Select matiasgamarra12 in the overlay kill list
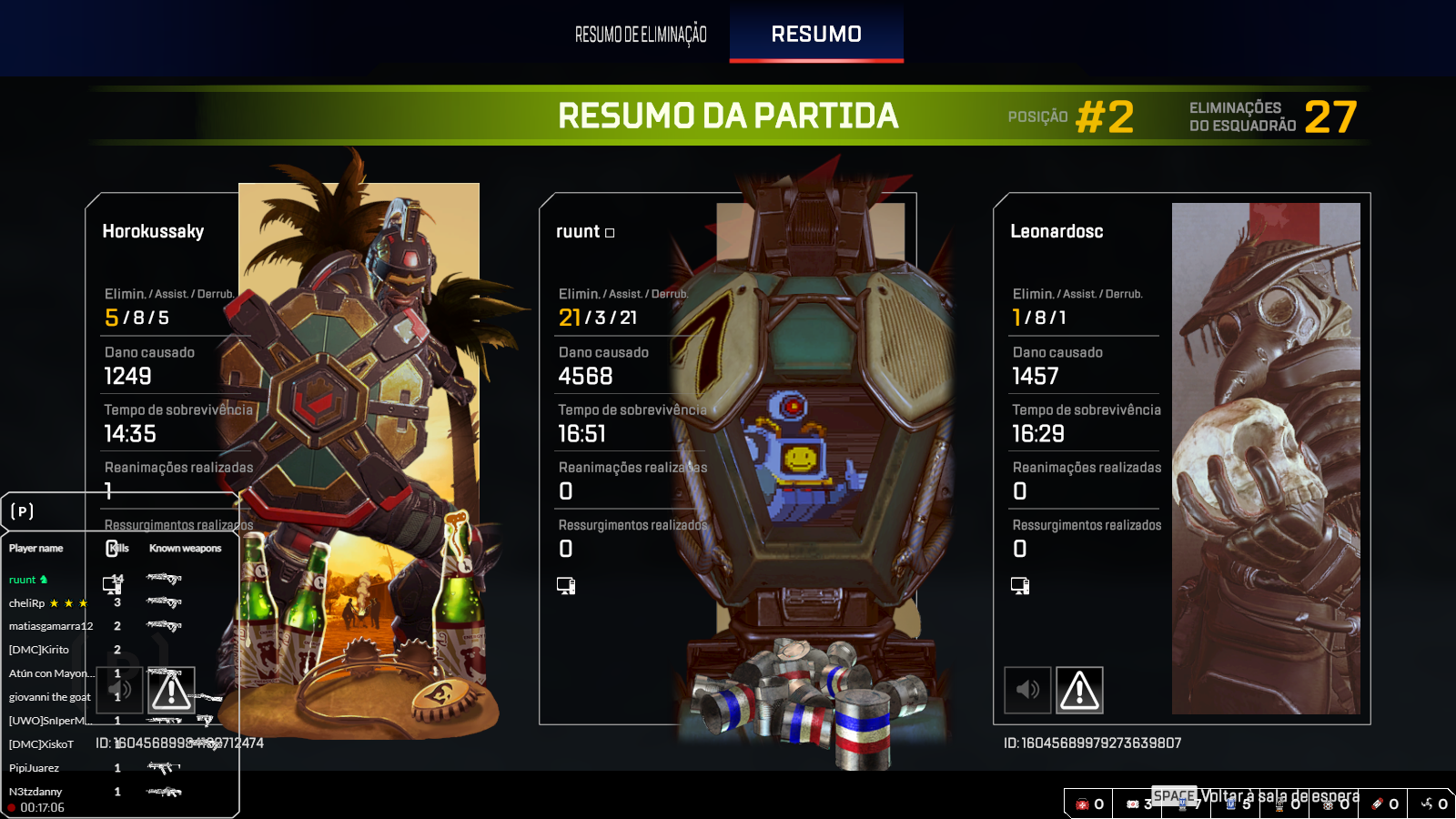1456x819 pixels. coord(51,626)
